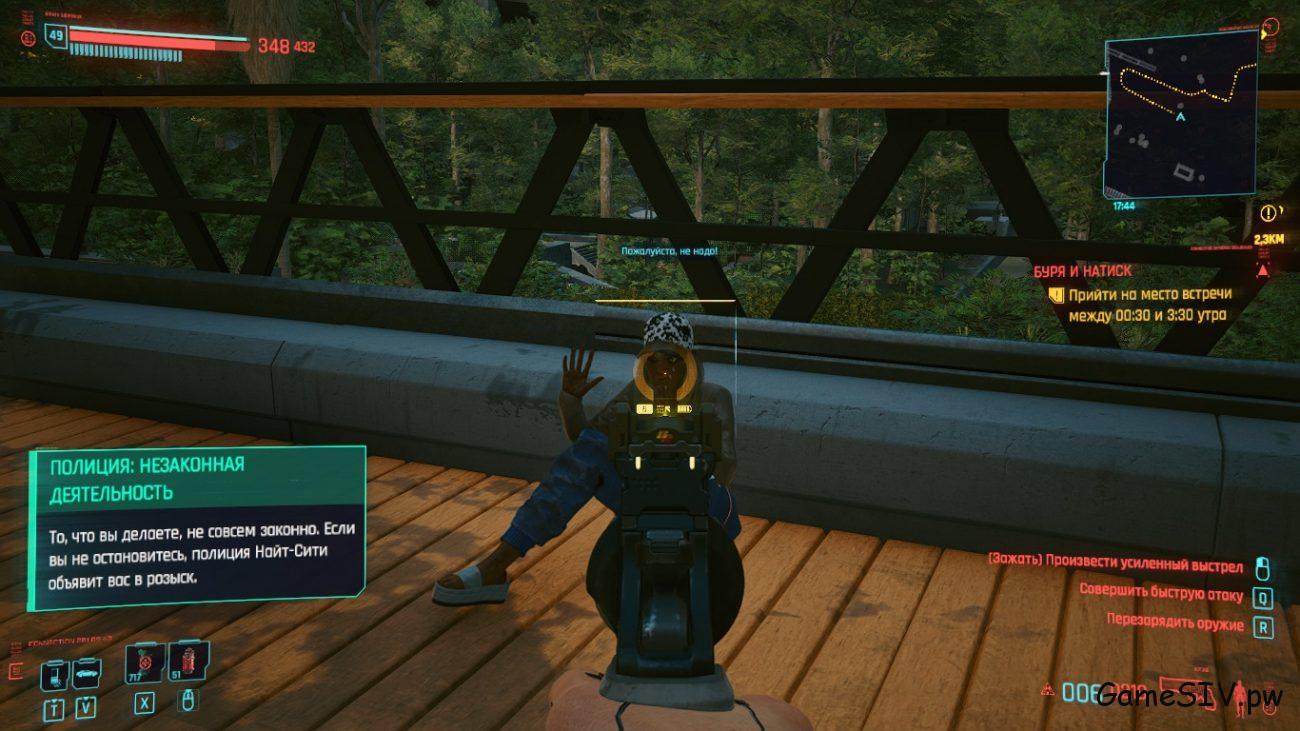Select the phone quick-slot icon
1300x731 pixels.
pos(54,674)
